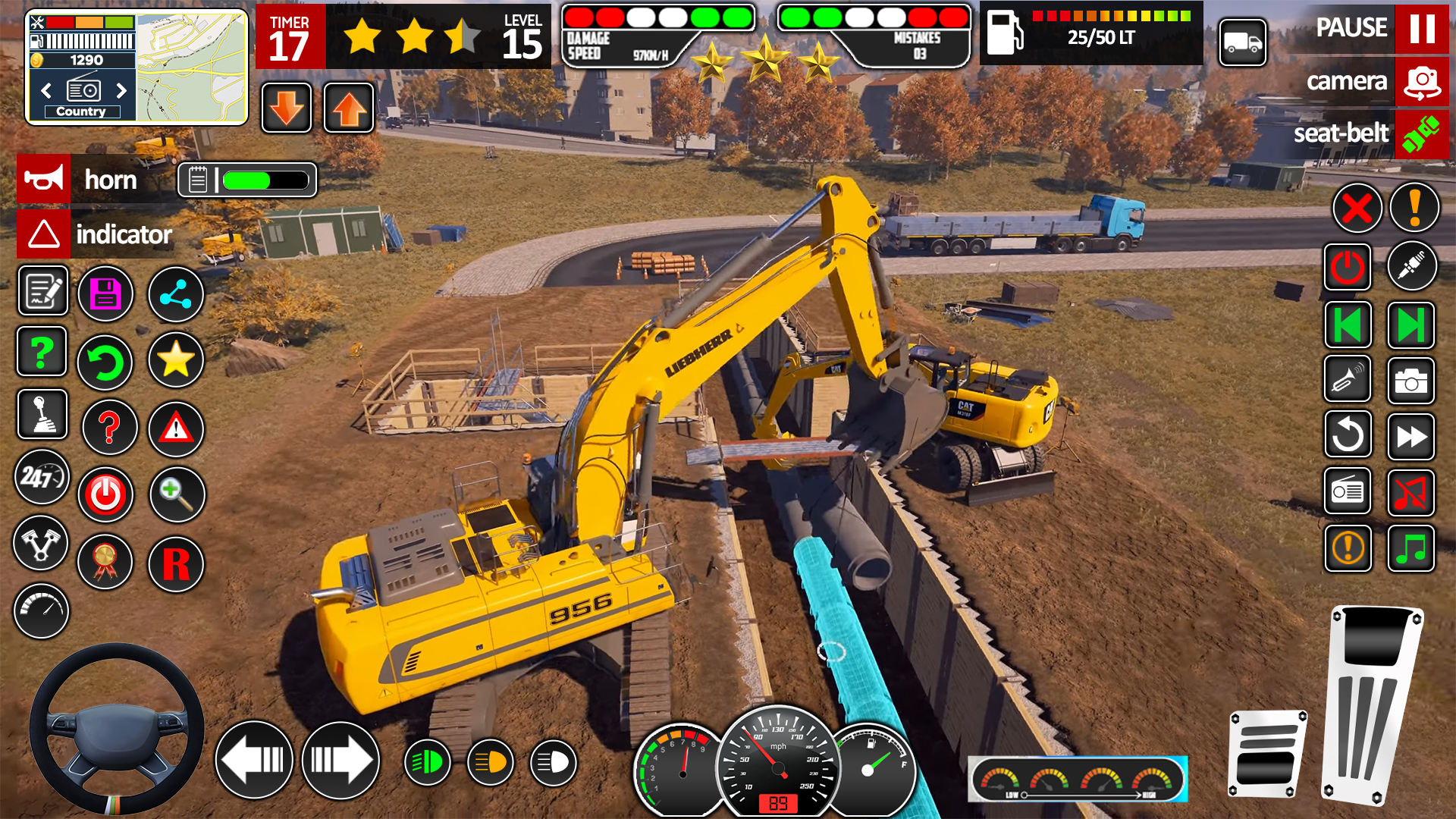
Task: Open the green question mark help
Action: [42, 352]
